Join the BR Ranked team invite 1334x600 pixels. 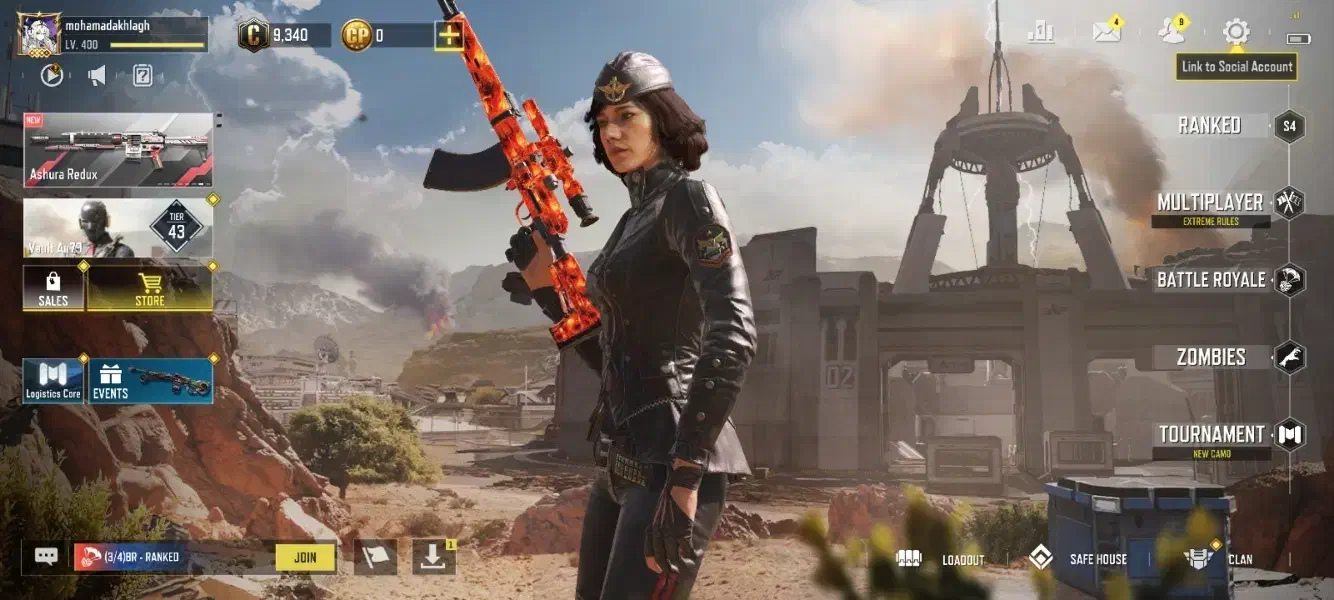point(305,557)
